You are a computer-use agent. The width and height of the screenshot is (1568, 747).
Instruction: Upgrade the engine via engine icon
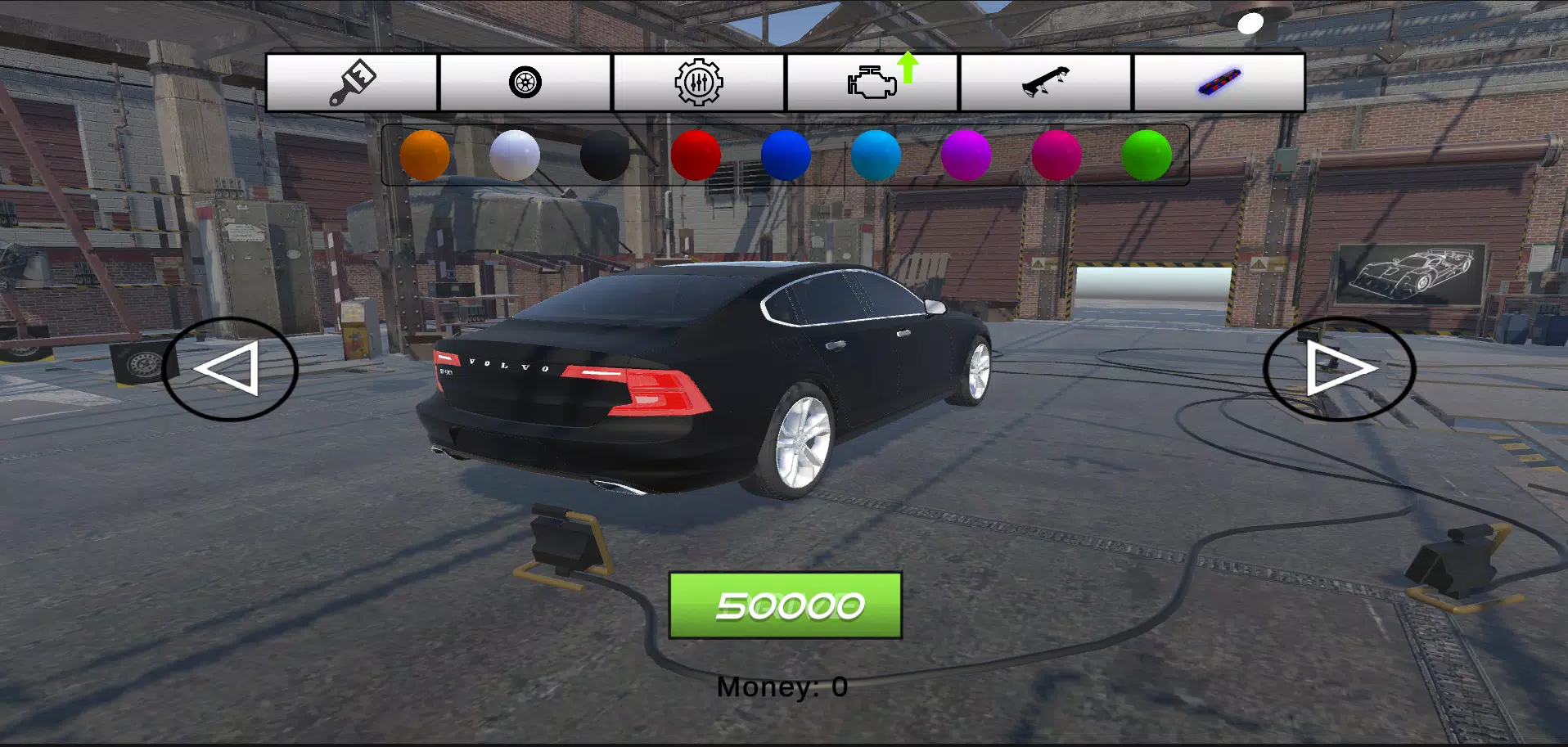point(872,84)
